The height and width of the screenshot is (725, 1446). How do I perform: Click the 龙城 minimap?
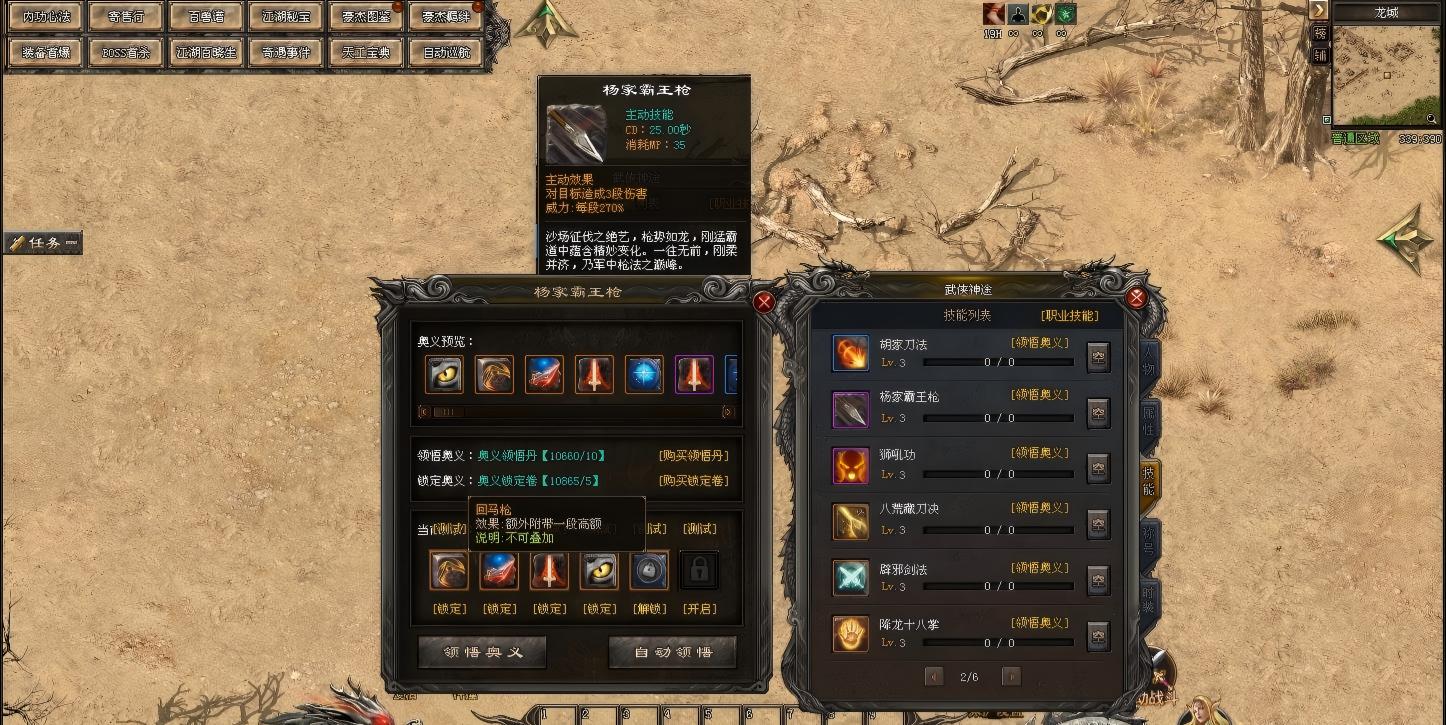coord(1385,75)
